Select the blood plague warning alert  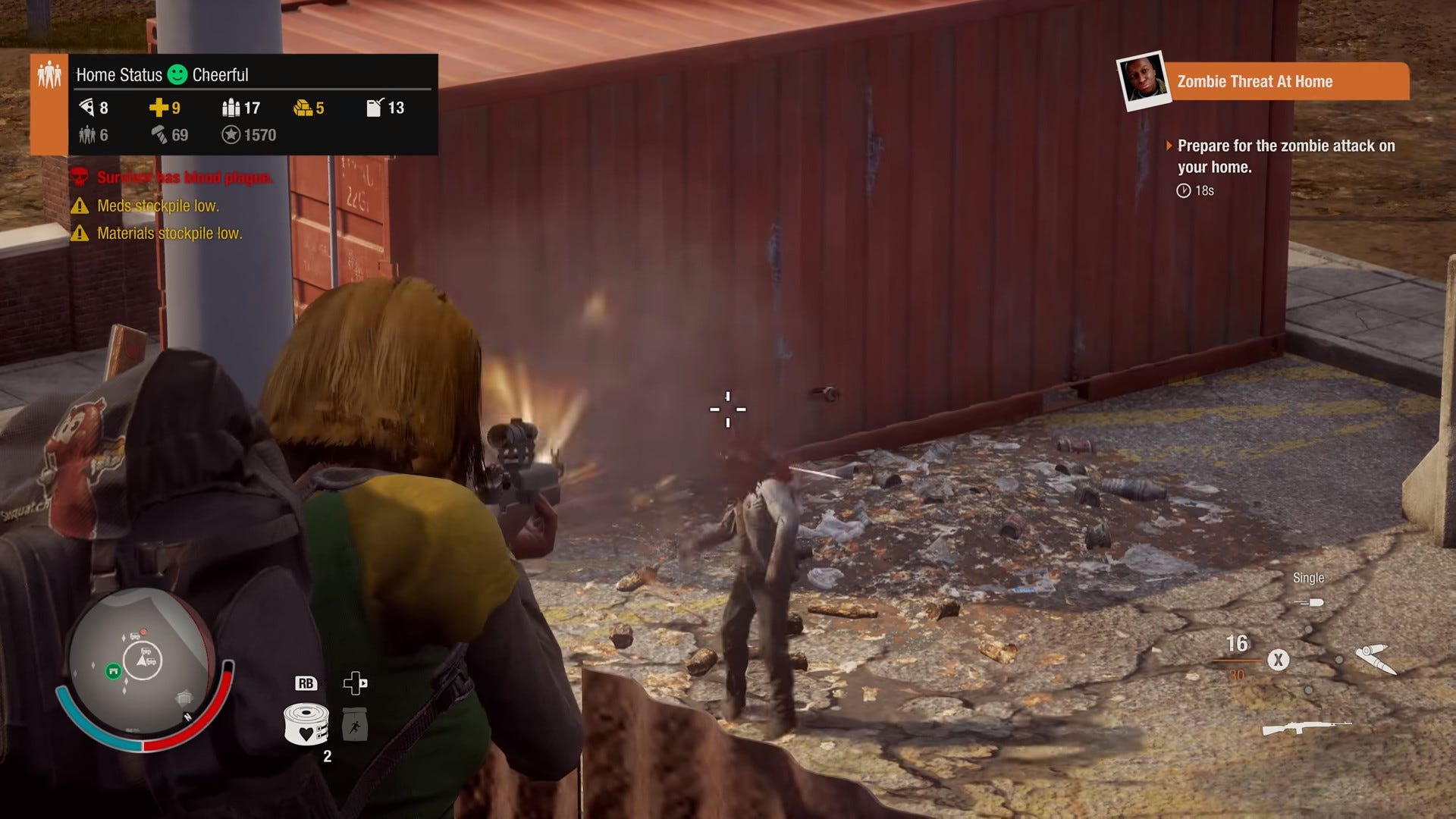[x=184, y=177]
